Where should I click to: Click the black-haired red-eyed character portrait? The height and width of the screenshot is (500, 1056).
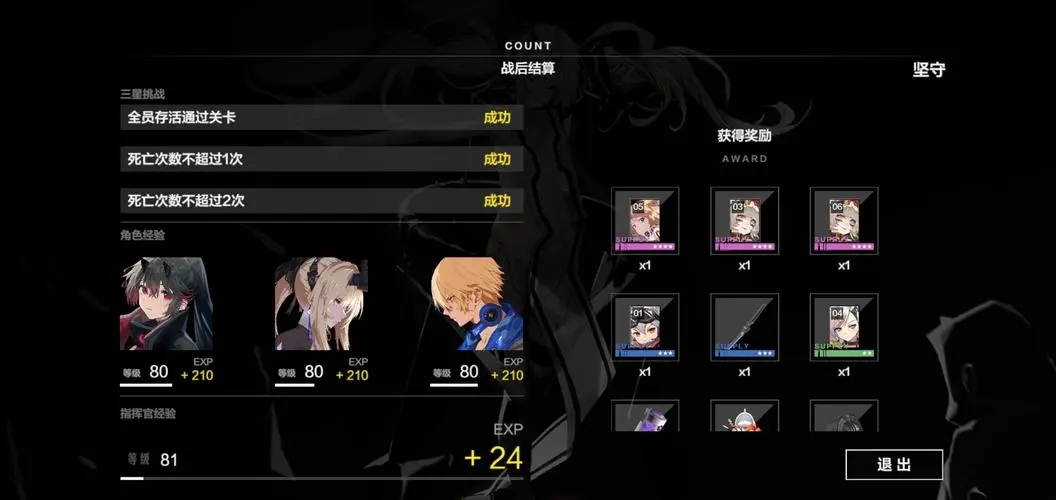(166, 304)
